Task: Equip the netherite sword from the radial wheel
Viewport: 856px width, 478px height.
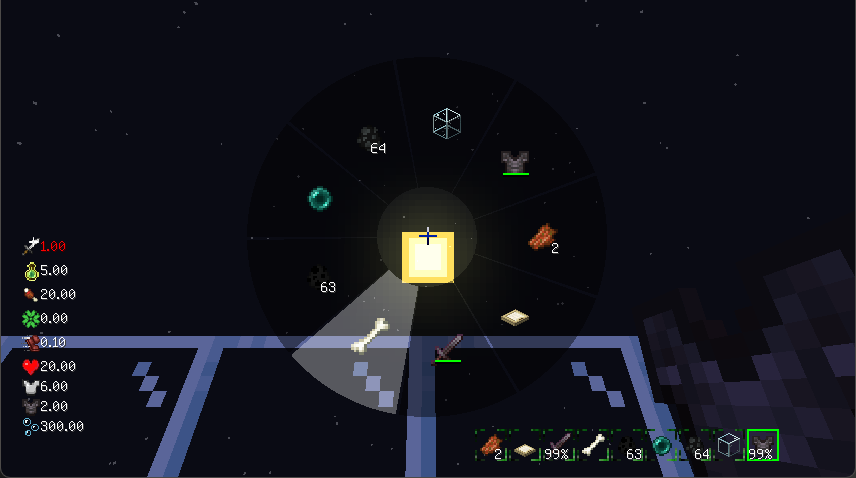Action: [447, 348]
